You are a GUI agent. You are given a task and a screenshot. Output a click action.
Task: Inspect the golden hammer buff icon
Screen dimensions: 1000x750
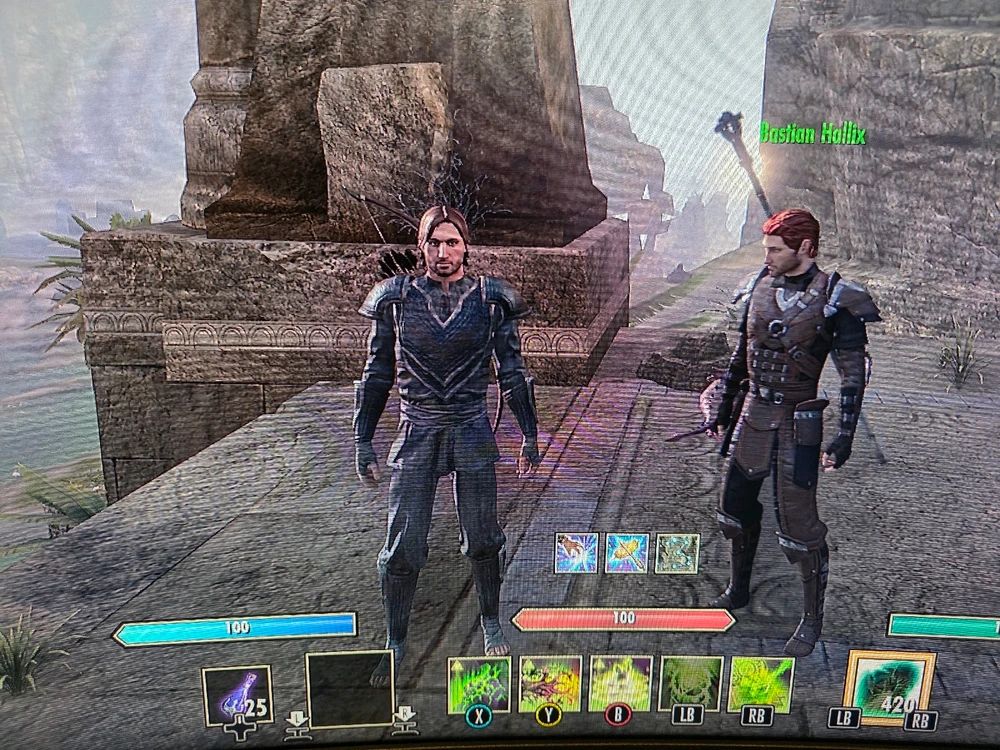pos(627,553)
